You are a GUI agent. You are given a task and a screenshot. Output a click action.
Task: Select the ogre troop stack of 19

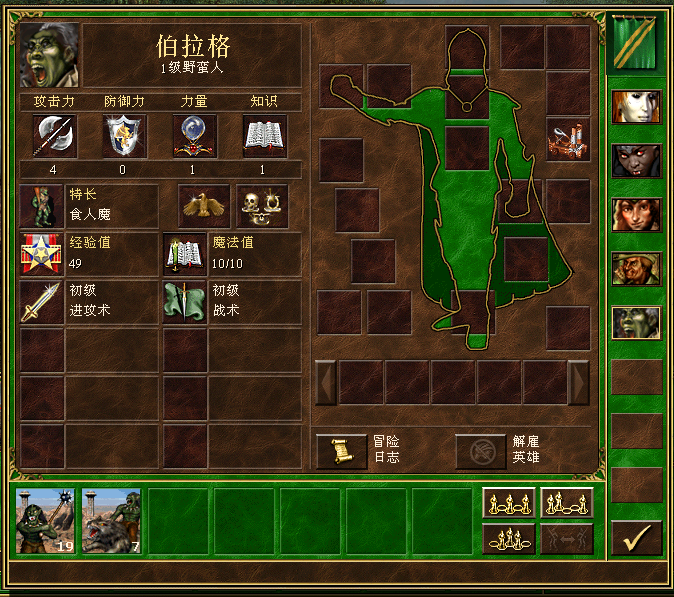point(46,521)
